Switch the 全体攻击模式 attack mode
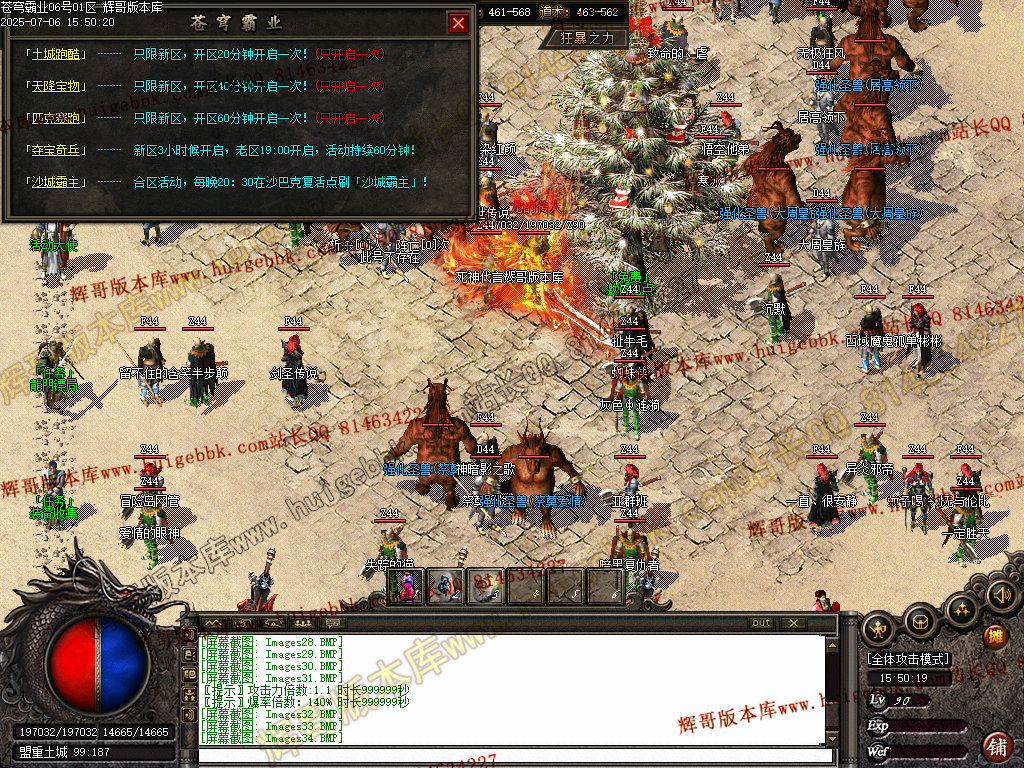 (x=908, y=660)
